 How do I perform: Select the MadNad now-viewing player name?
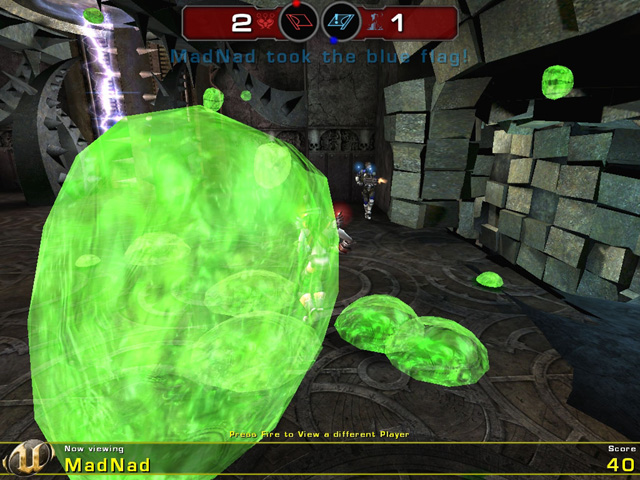[x=108, y=465]
